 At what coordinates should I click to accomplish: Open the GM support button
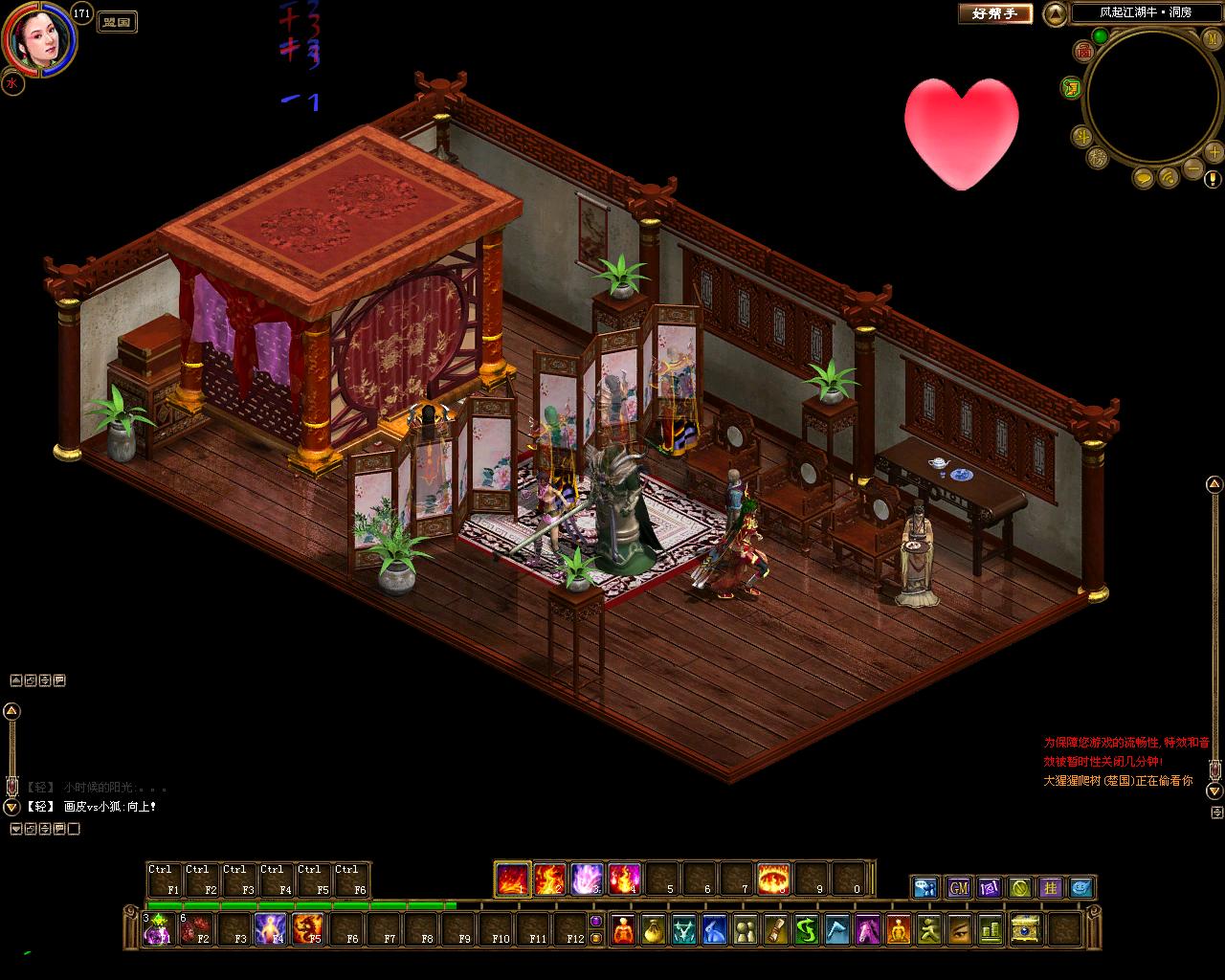point(959,887)
